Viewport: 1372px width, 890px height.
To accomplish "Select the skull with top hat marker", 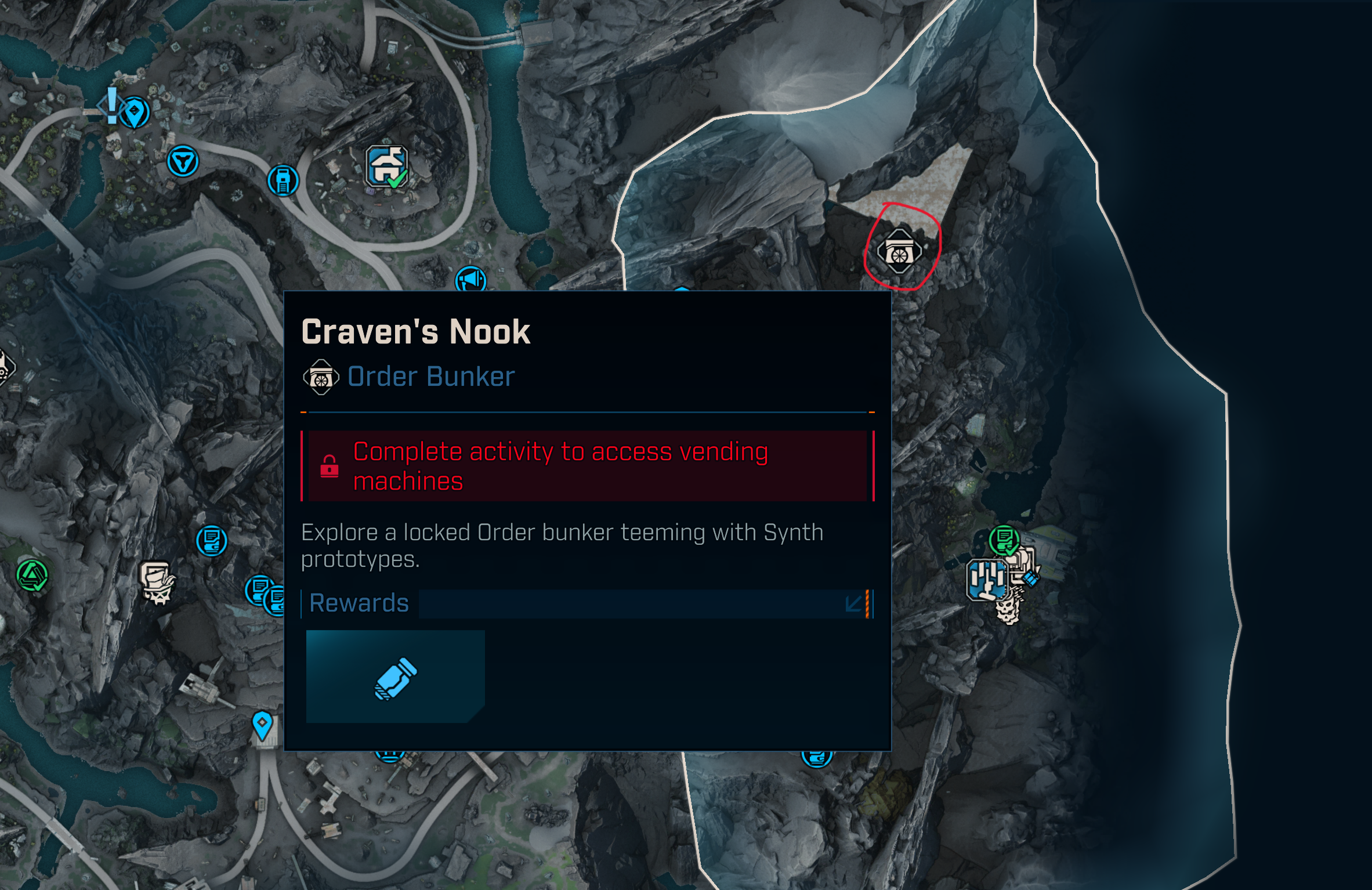I will coord(157,582).
